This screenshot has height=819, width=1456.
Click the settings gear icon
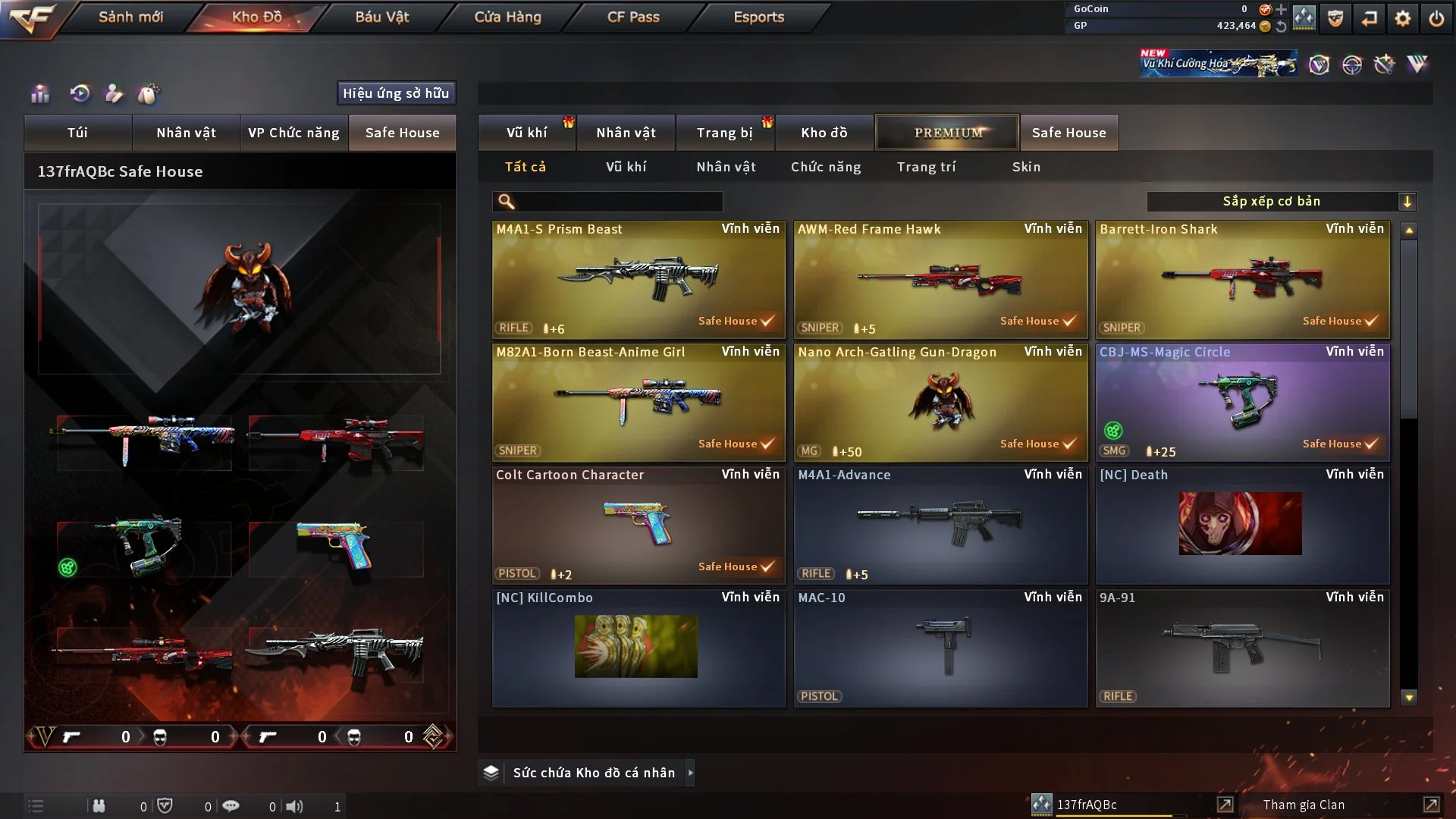[1402, 18]
